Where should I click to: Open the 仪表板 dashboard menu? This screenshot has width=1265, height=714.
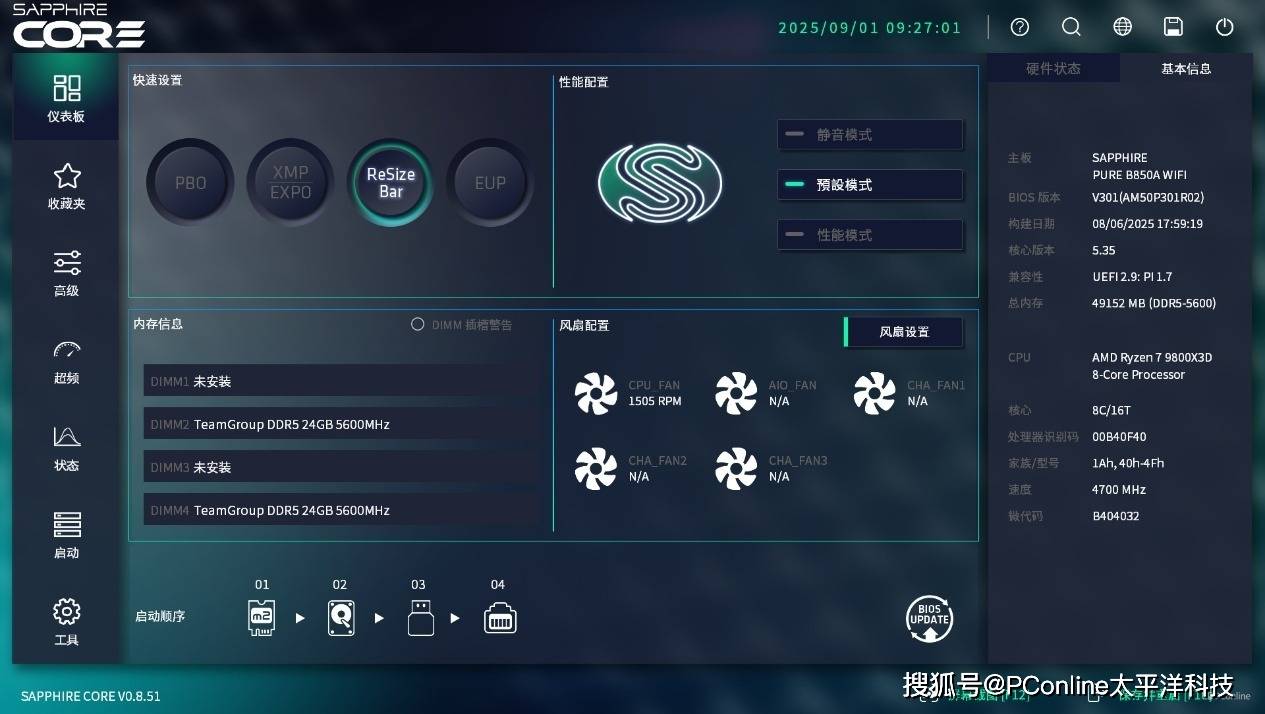point(66,98)
